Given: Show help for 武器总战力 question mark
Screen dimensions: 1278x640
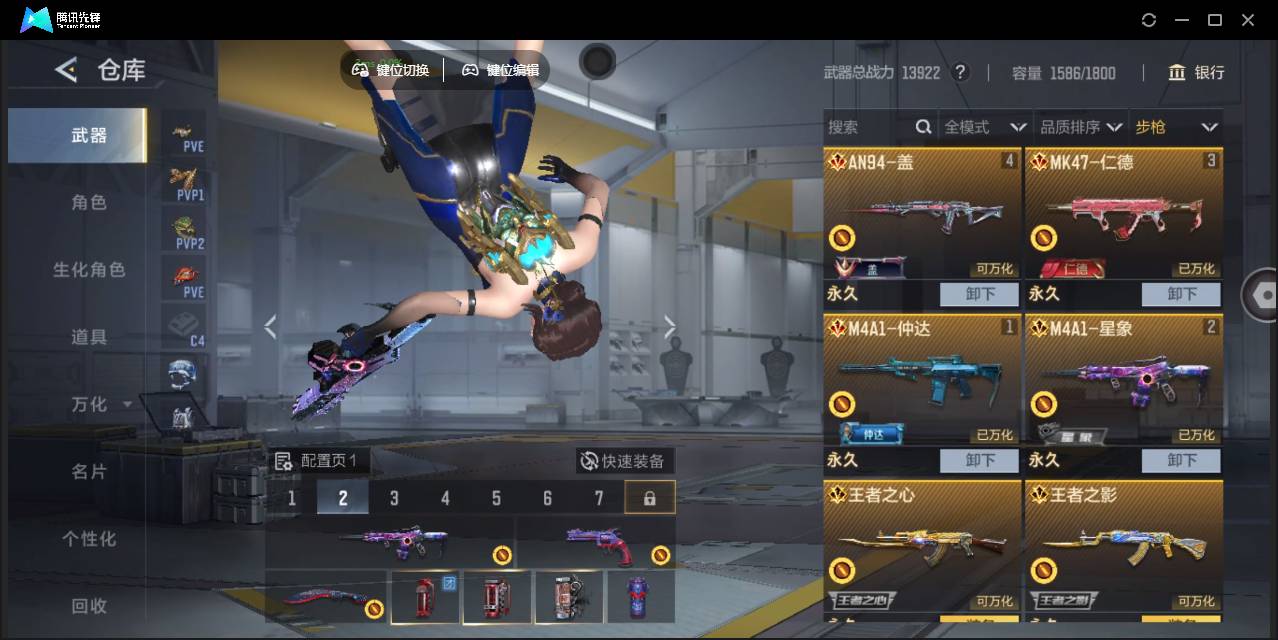Looking at the screenshot, I should point(960,72).
